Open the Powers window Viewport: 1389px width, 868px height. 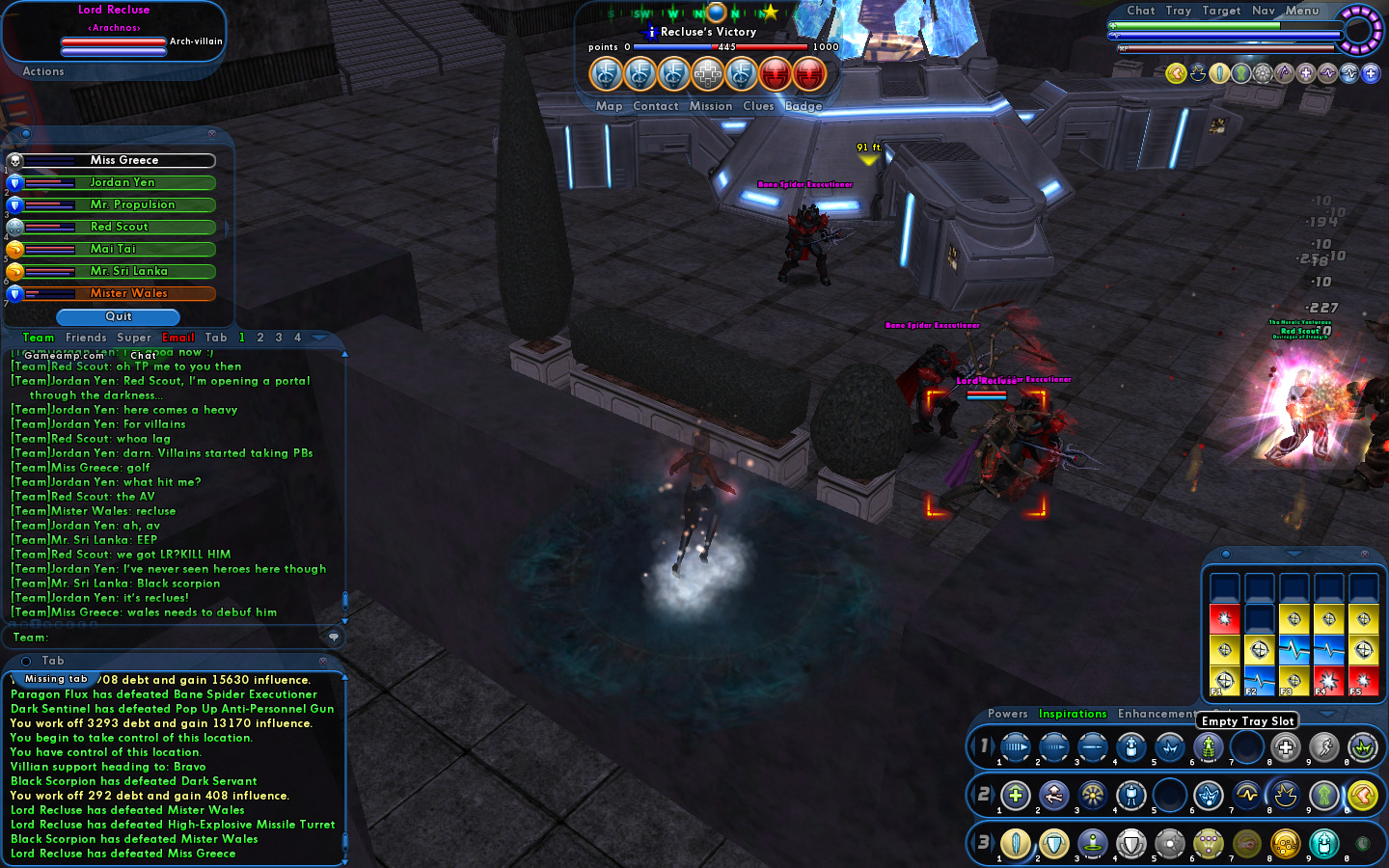pyautogui.click(x=1007, y=714)
